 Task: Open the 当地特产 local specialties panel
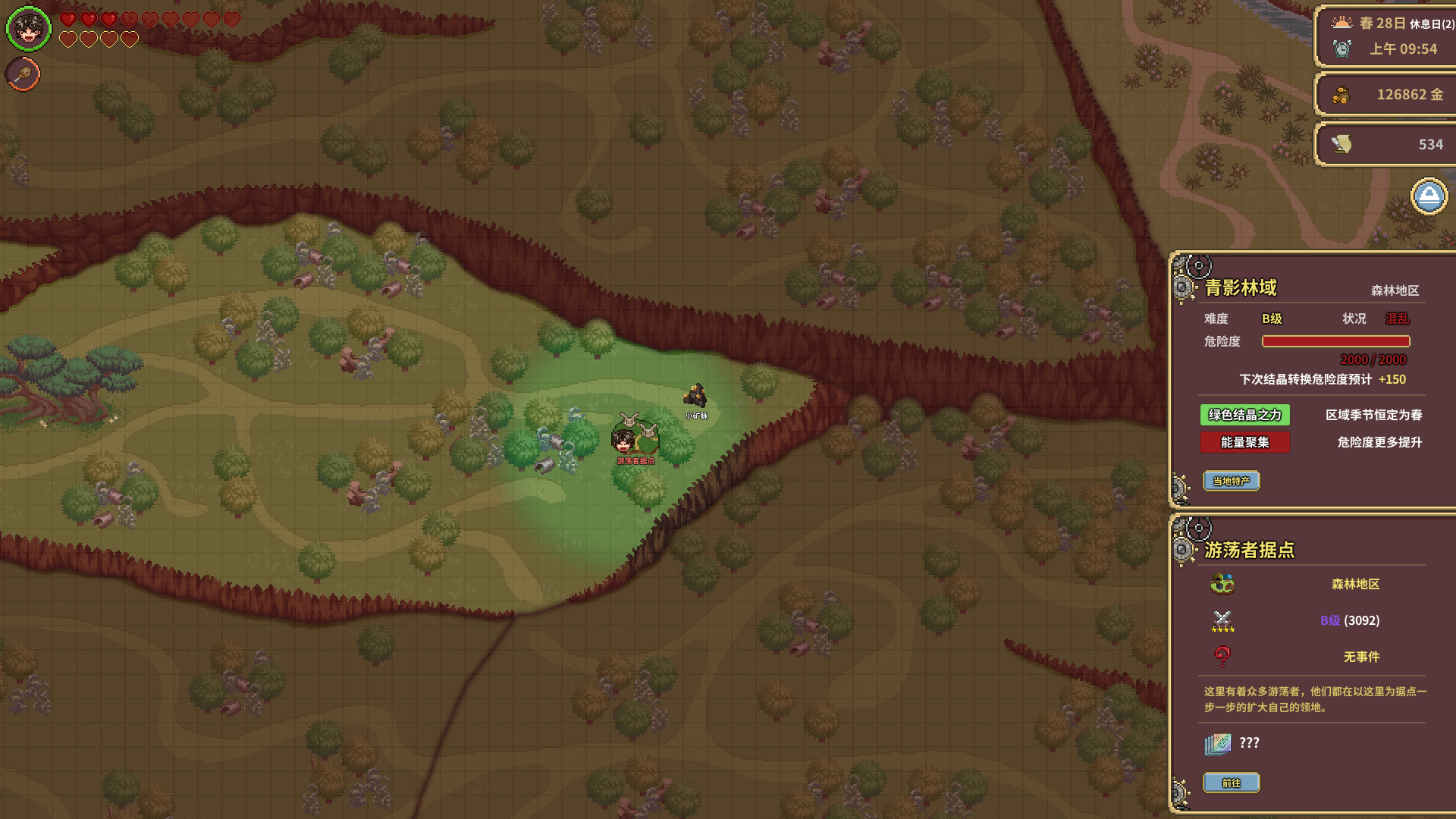tap(1231, 481)
